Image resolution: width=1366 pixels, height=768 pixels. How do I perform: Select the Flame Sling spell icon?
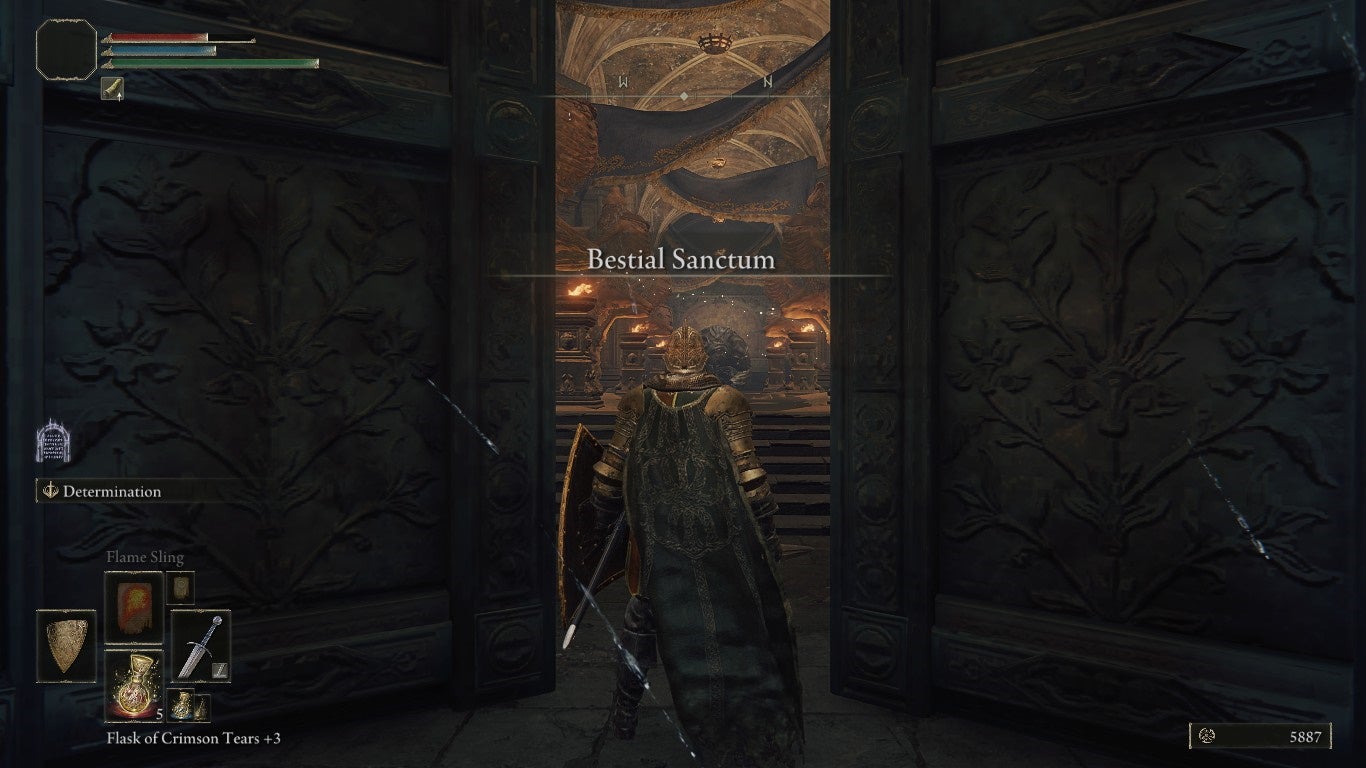tap(134, 608)
